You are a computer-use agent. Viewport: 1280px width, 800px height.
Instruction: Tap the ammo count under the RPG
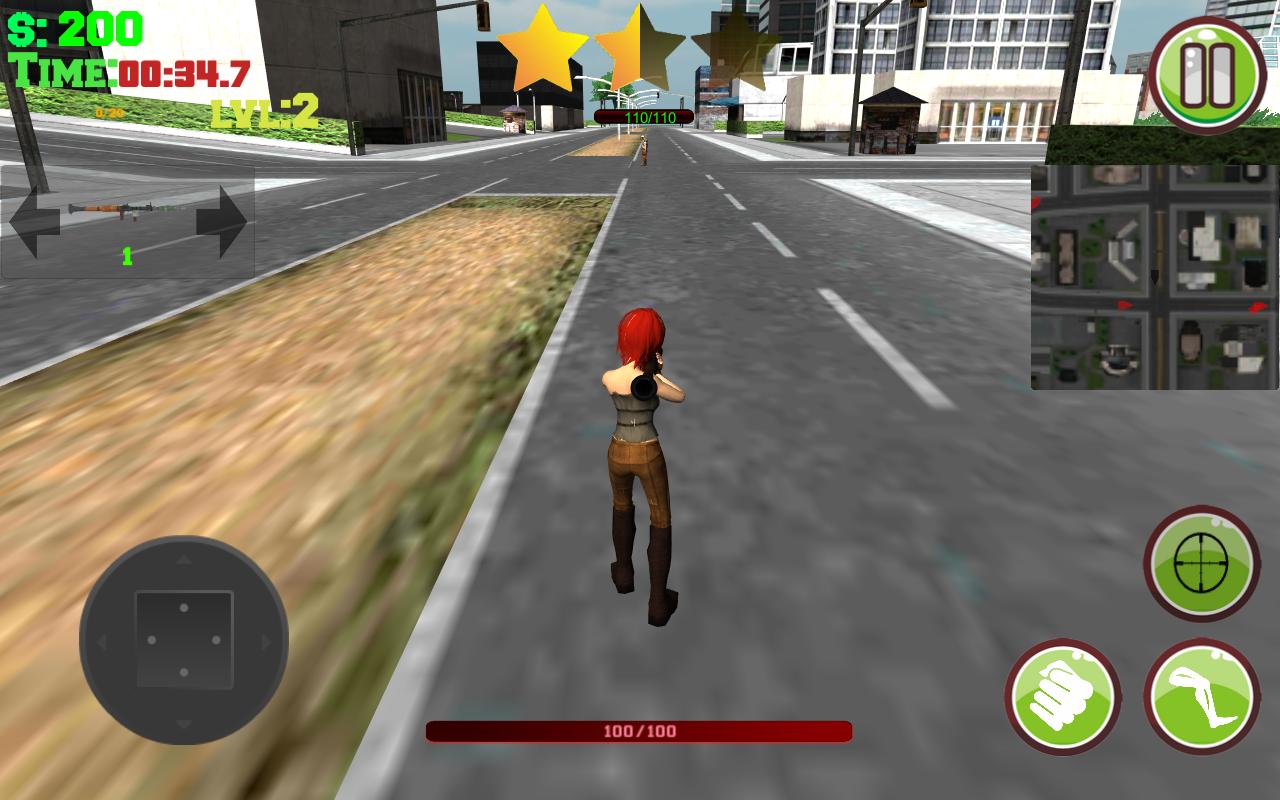[126, 256]
